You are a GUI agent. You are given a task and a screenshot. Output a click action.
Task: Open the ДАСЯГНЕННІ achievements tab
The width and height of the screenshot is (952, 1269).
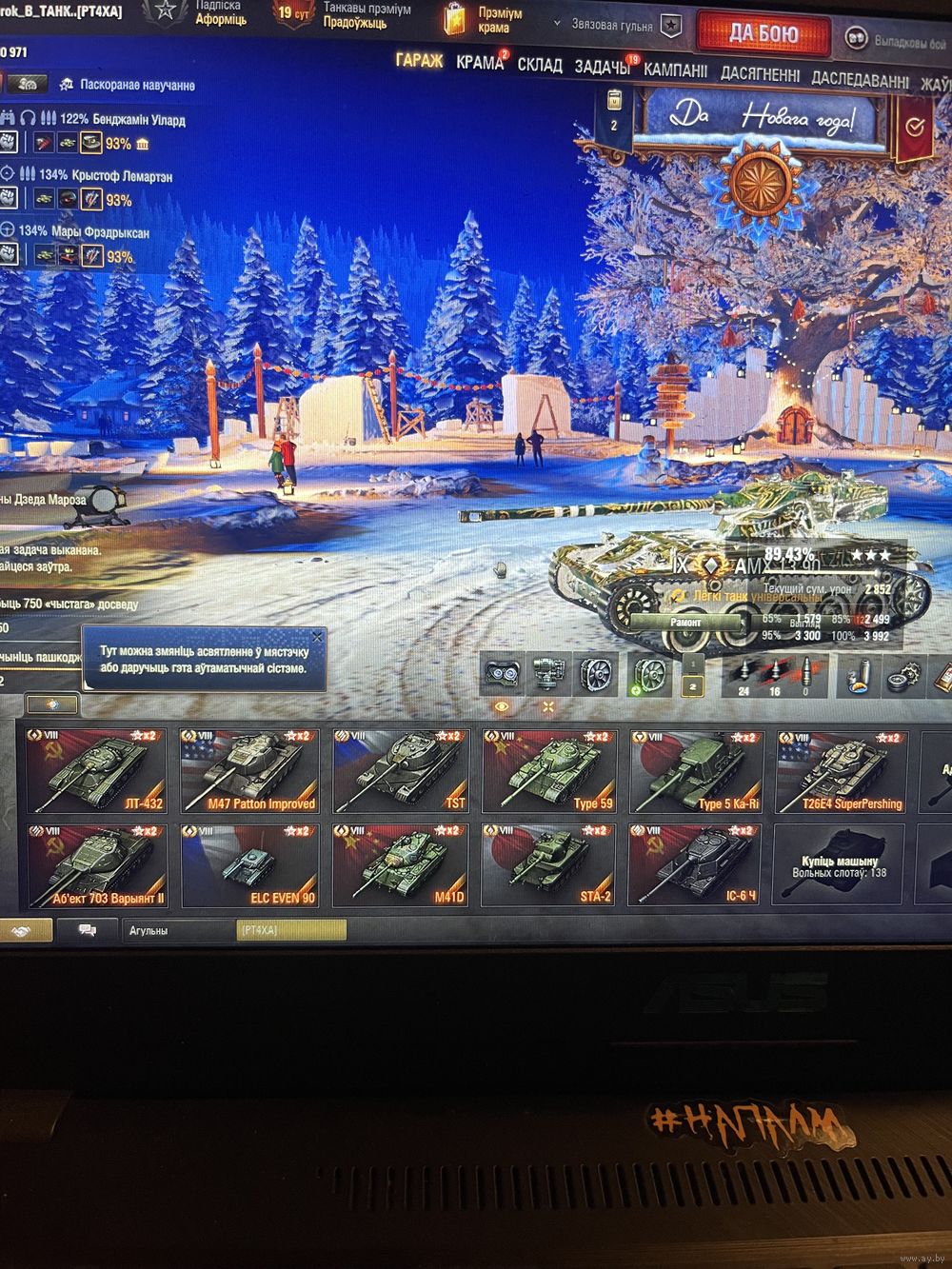pyautogui.click(x=760, y=73)
